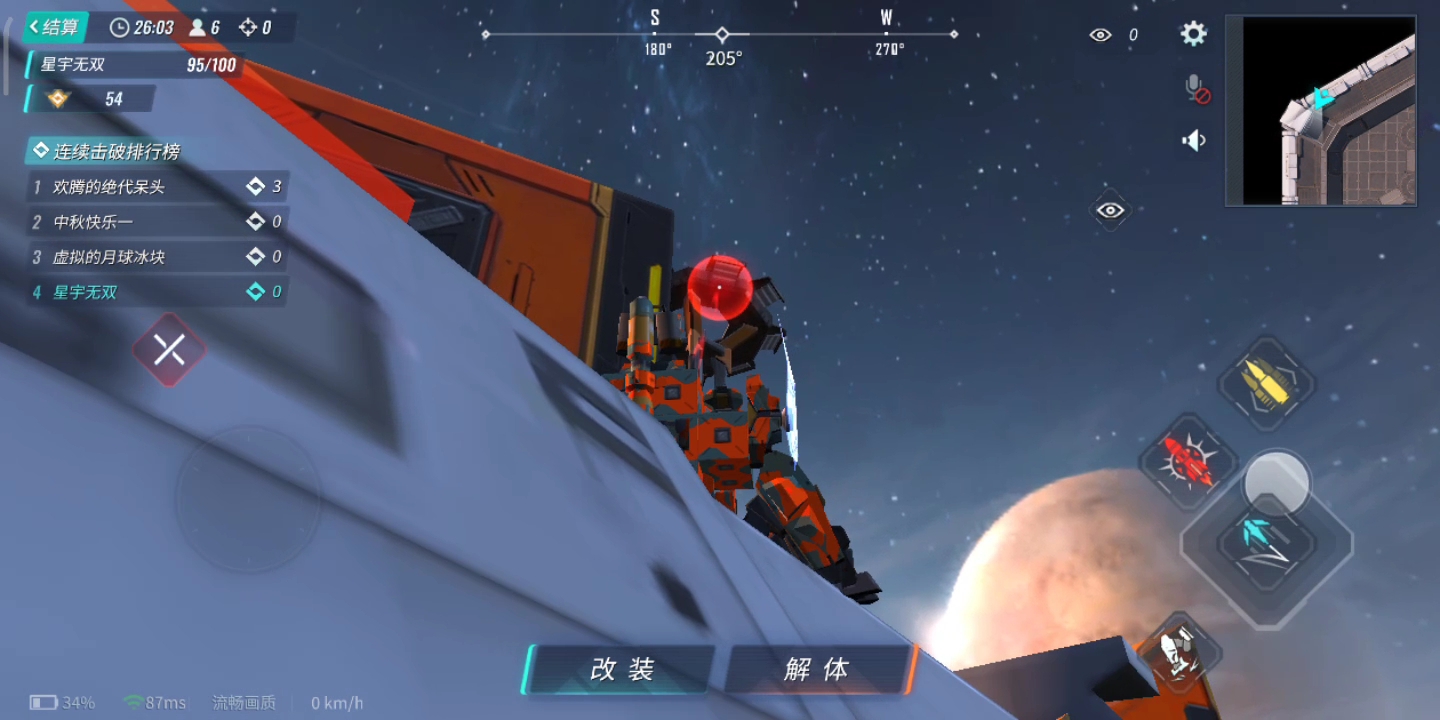This screenshot has width=1440, height=720.
Task: Click the clock icon next to 26:03 timer
Action: pyautogui.click(x=118, y=27)
